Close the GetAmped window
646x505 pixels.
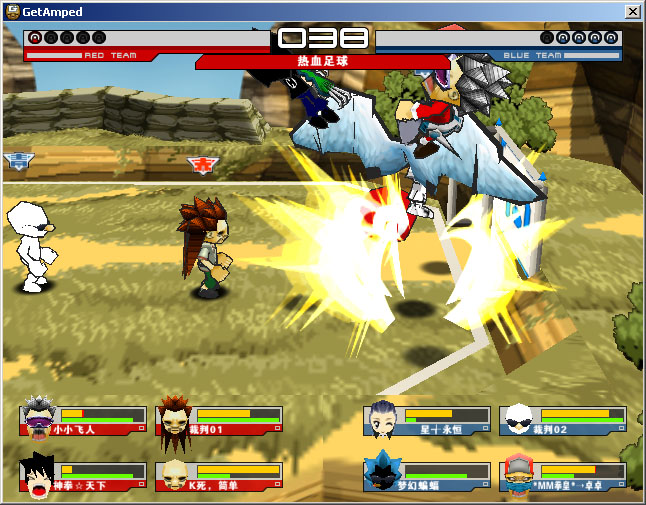click(x=632, y=11)
